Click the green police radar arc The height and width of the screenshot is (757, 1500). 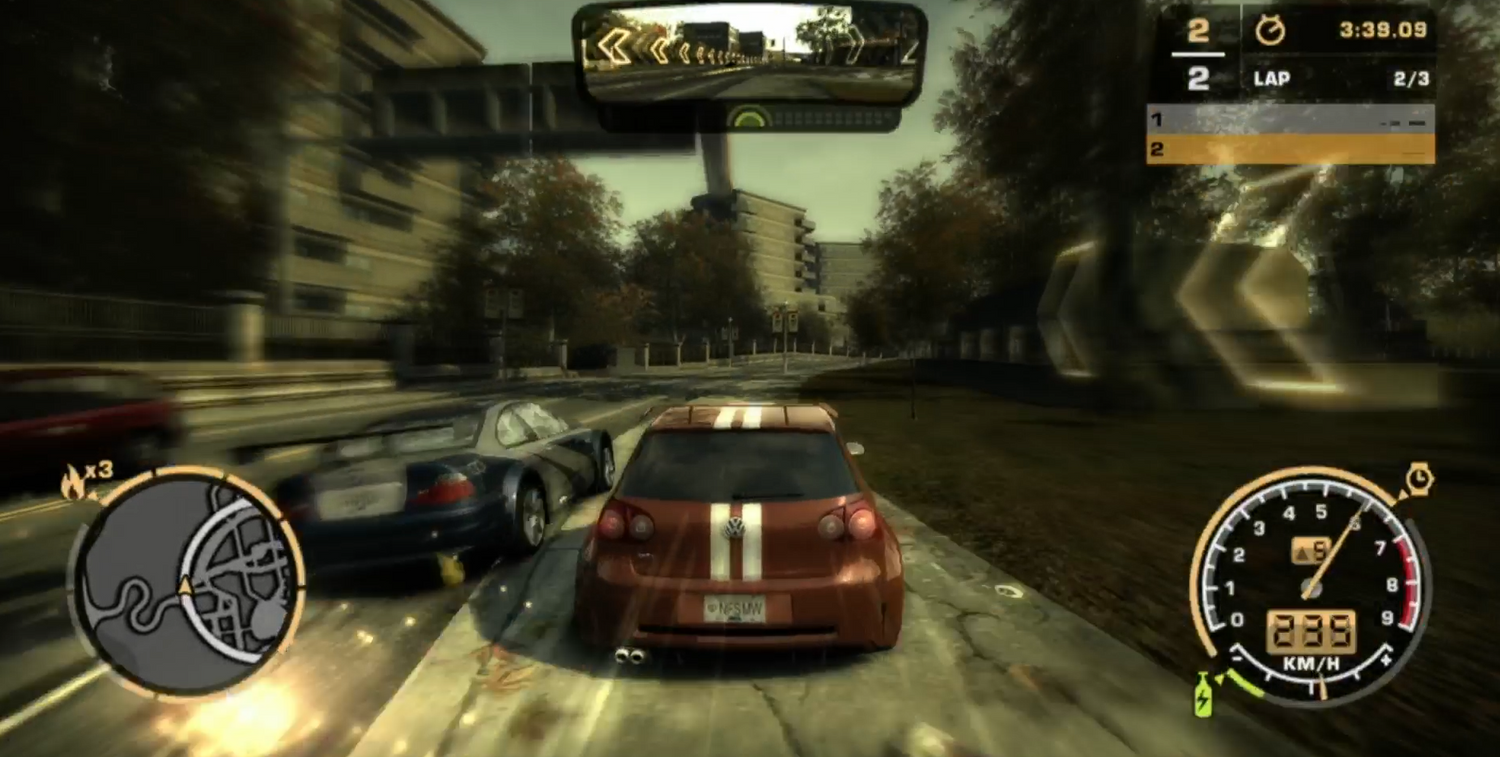[x=748, y=117]
